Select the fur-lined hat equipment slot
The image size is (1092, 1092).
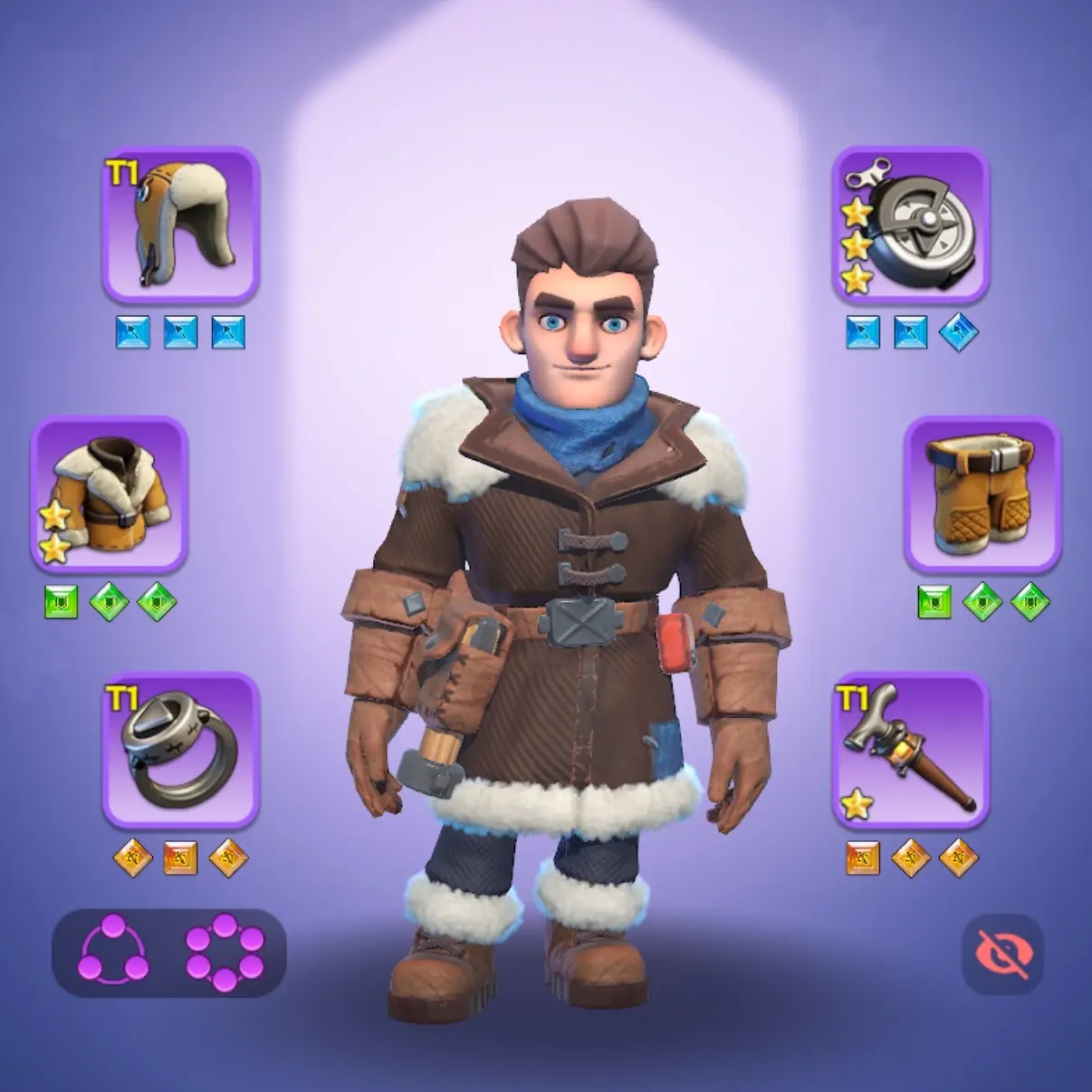(x=181, y=224)
